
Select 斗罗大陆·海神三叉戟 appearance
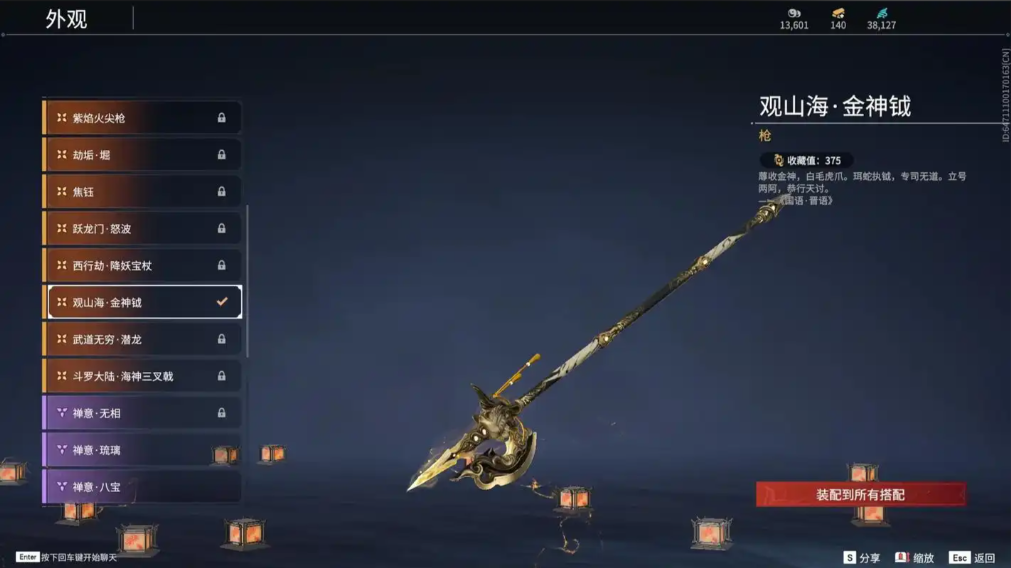point(142,377)
